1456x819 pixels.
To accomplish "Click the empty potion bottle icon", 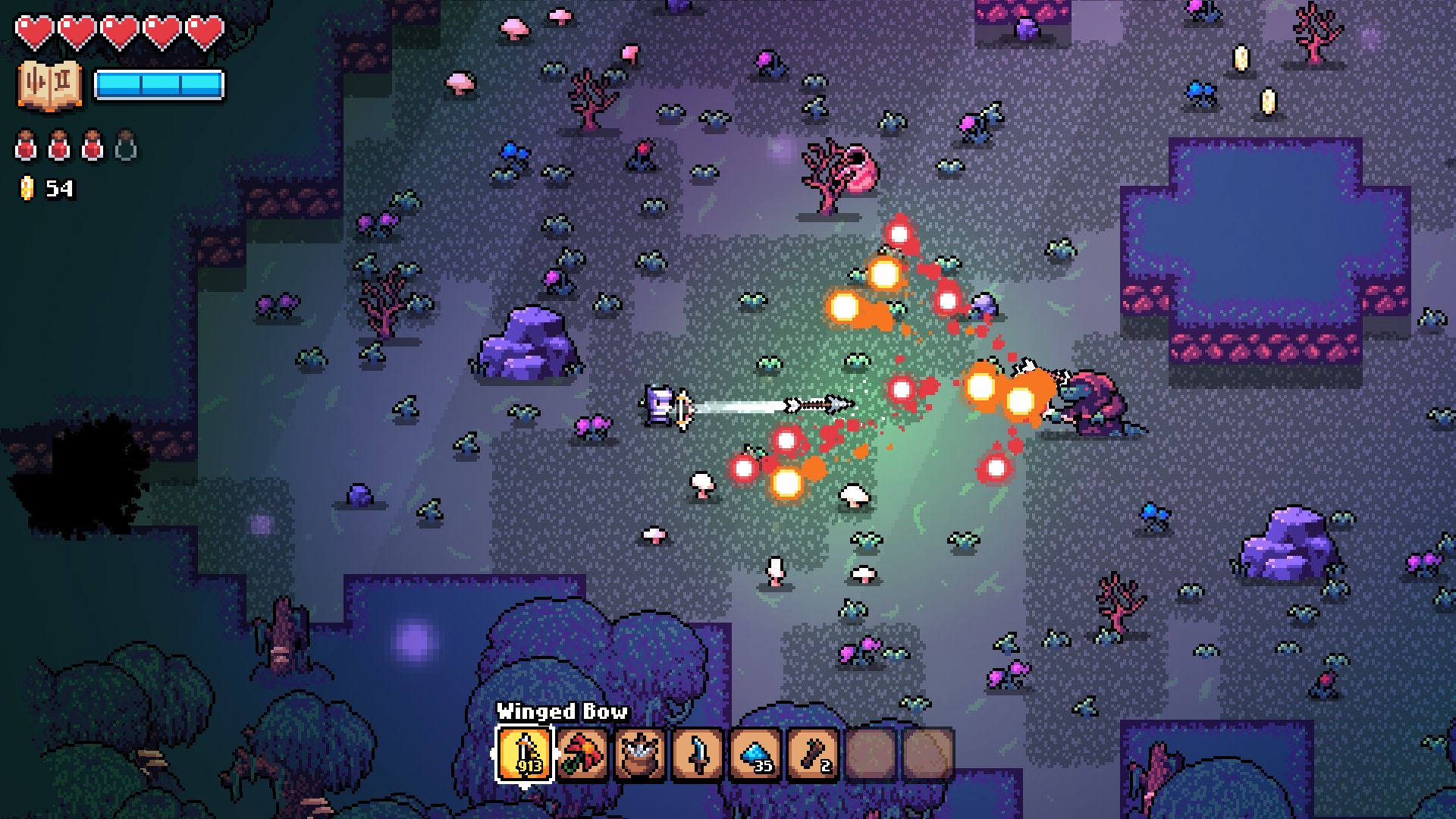I will click(x=126, y=146).
